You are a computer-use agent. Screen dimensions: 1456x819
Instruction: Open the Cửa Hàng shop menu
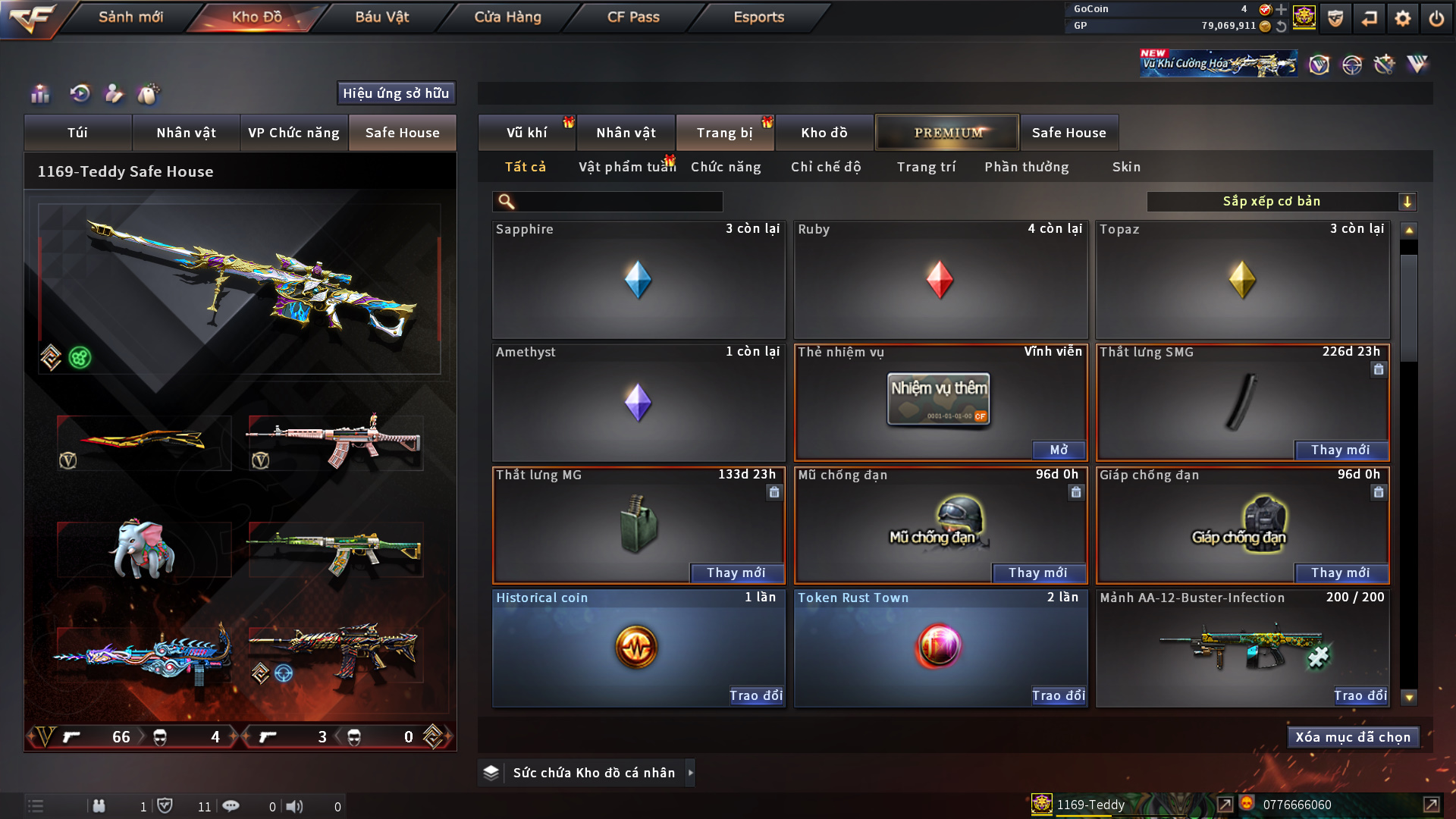(507, 17)
